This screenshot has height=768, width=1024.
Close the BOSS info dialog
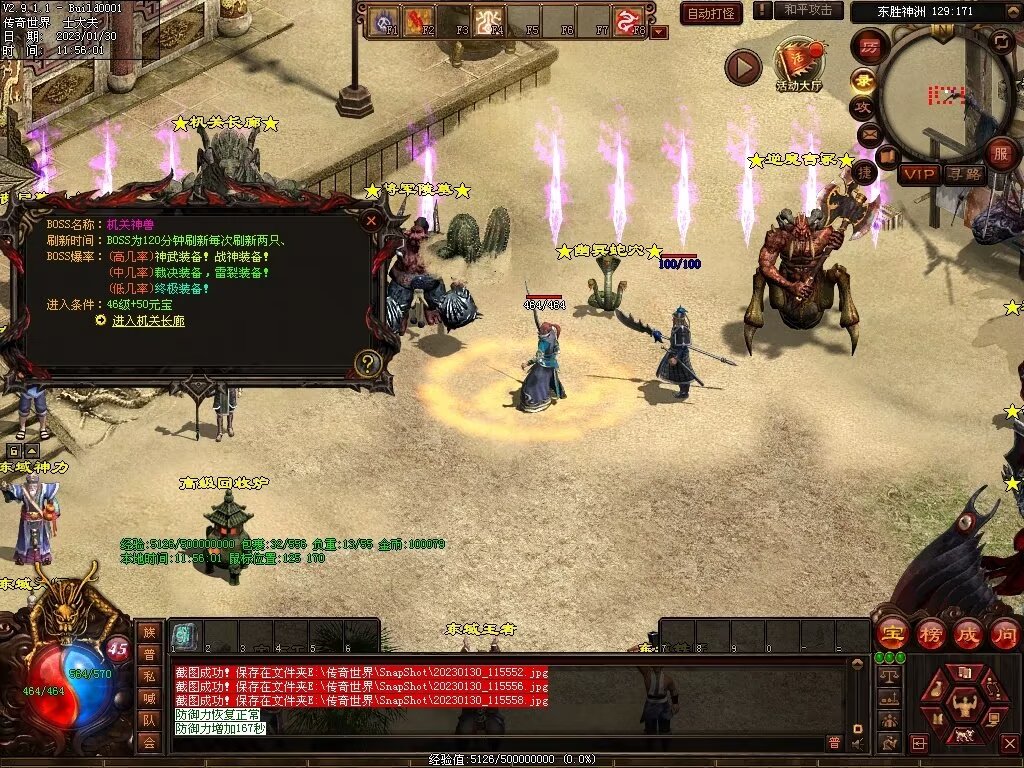[x=371, y=220]
